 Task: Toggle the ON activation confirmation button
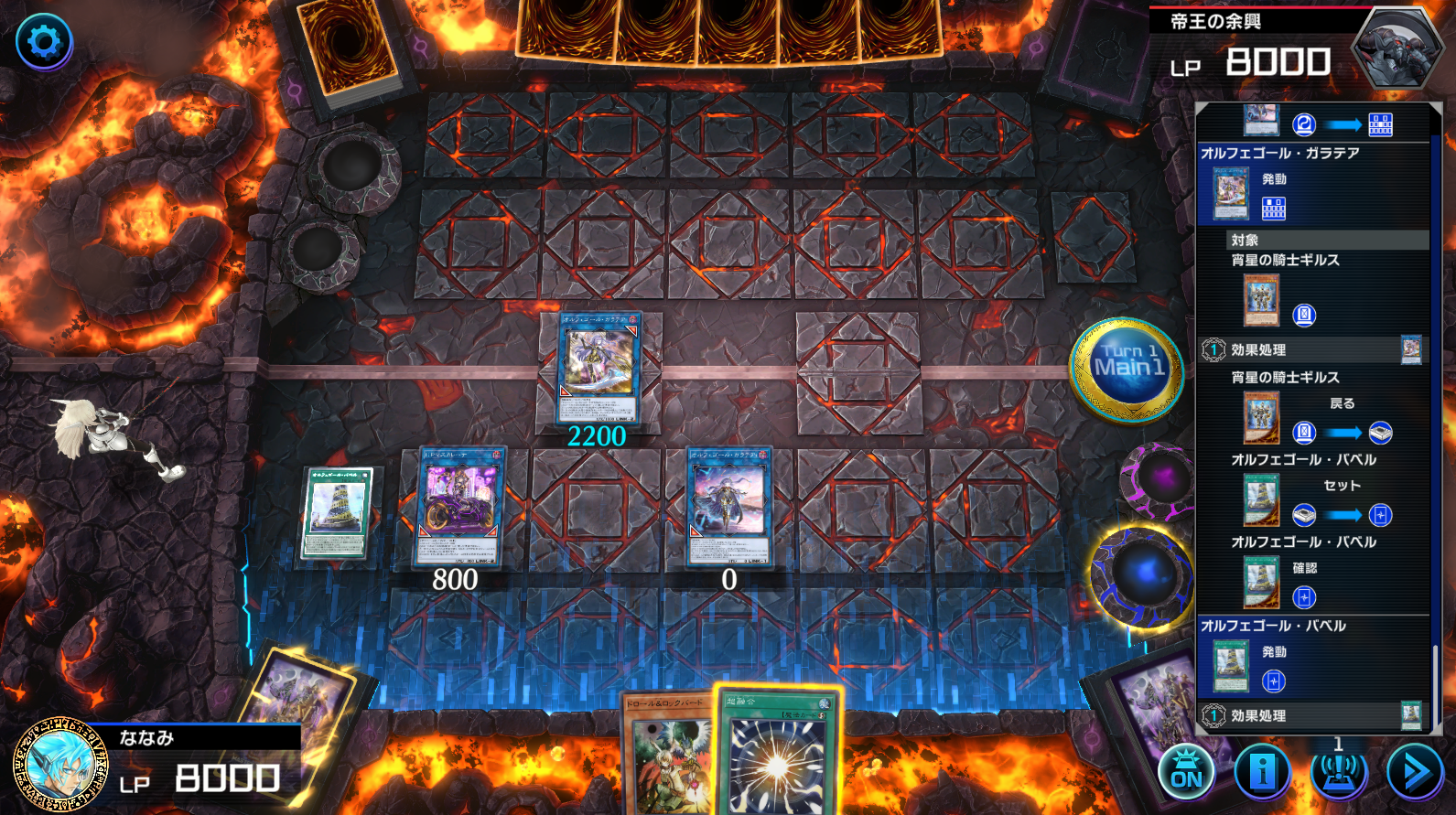click(1186, 773)
